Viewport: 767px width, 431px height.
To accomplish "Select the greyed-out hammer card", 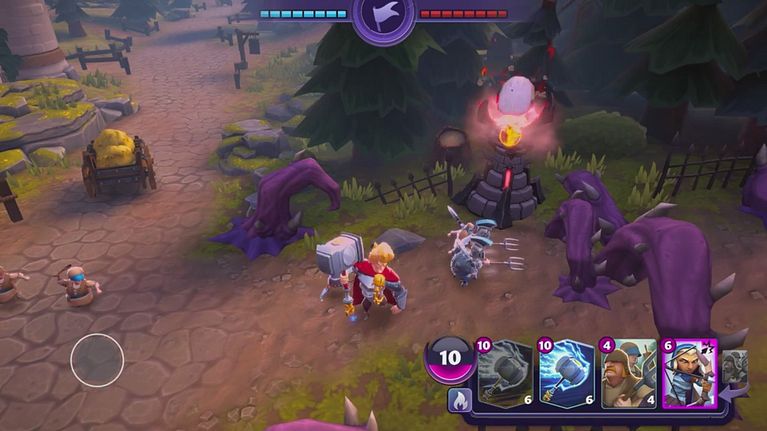I will (505, 374).
